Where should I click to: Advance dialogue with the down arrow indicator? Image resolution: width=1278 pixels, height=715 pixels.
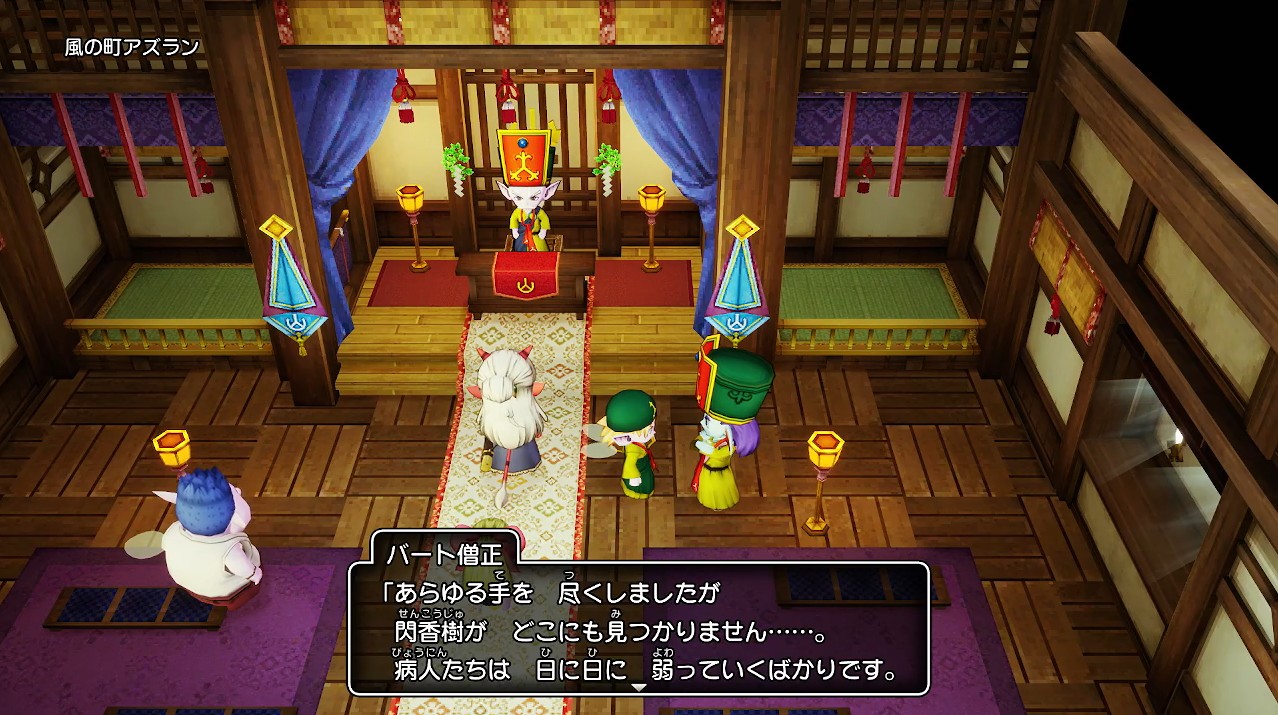(x=638, y=688)
